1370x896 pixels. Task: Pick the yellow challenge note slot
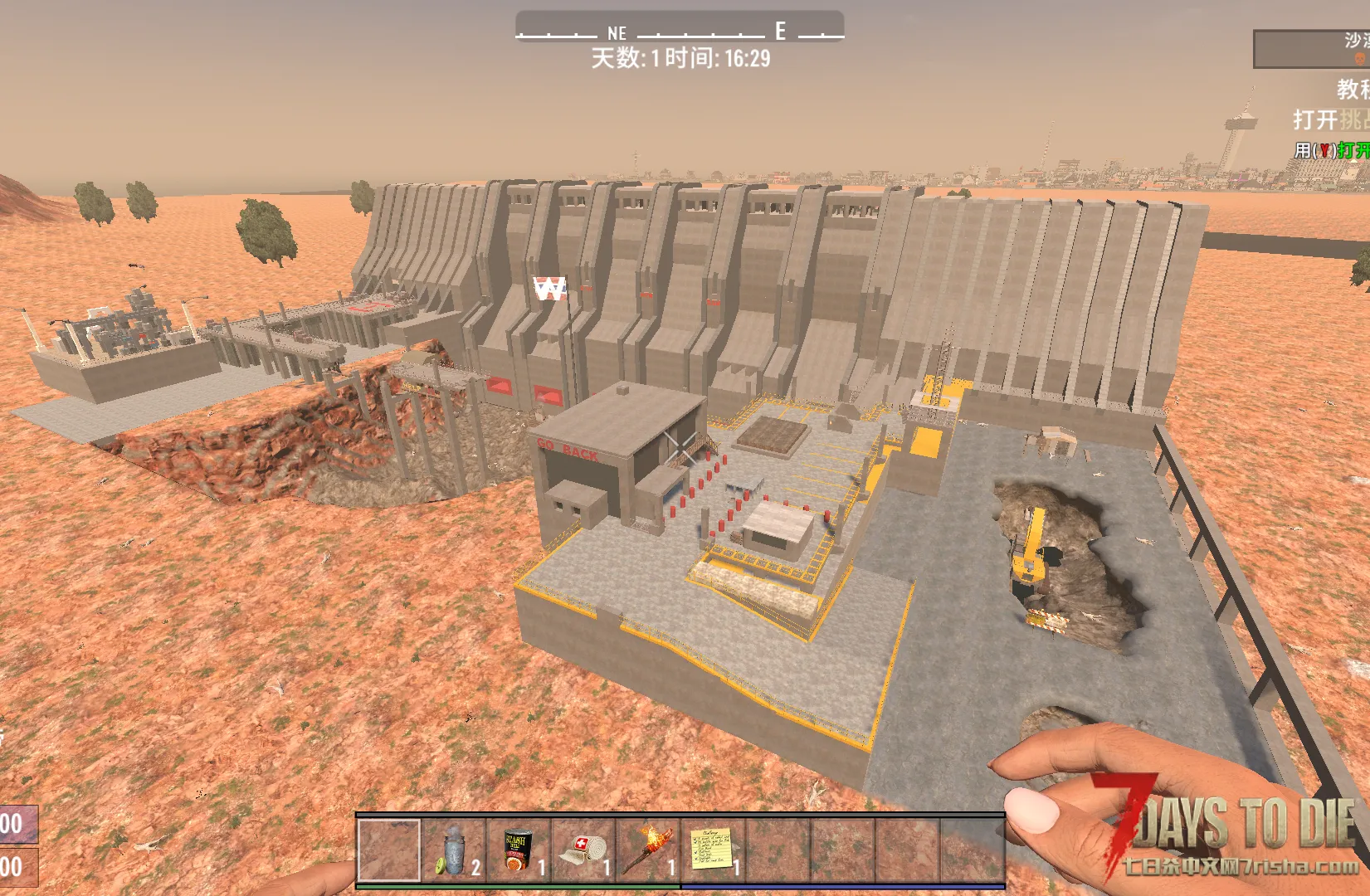click(713, 850)
